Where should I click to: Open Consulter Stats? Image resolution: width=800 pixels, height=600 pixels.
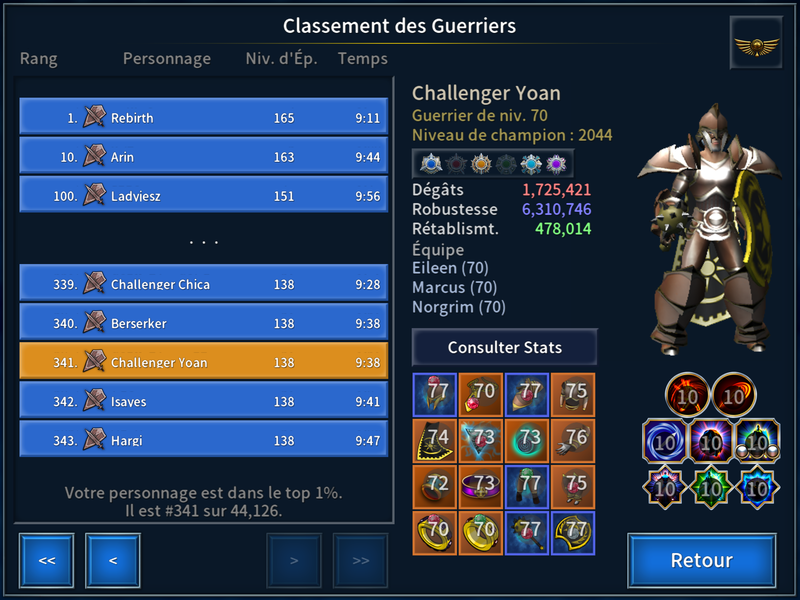(x=505, y=348)
